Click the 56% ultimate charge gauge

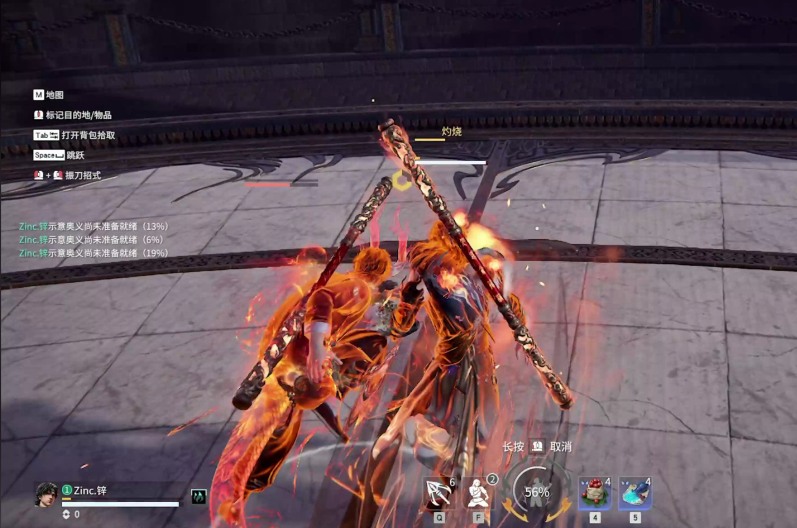tap(537, 492)
